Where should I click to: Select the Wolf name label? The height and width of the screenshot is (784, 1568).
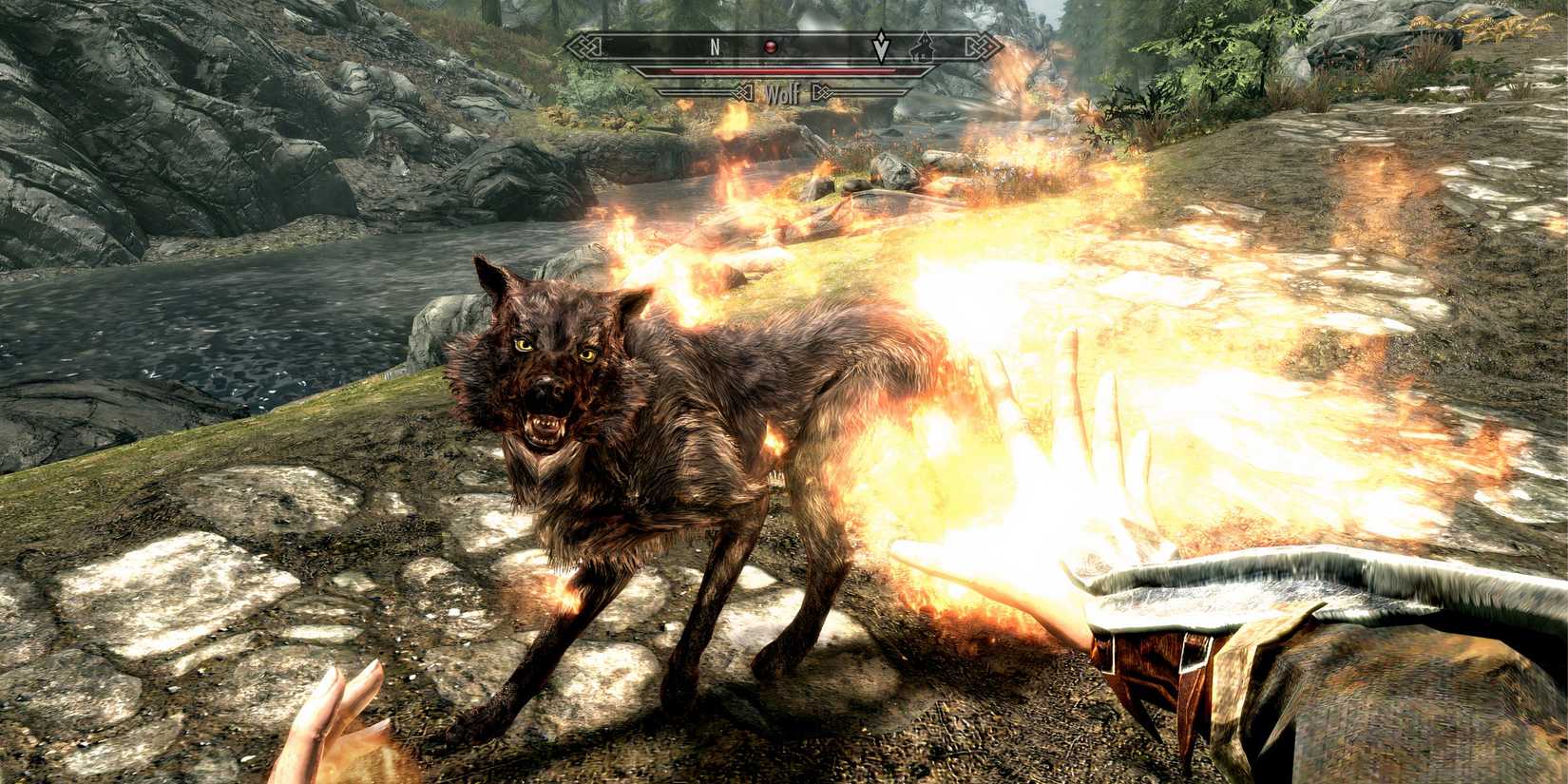783,92
